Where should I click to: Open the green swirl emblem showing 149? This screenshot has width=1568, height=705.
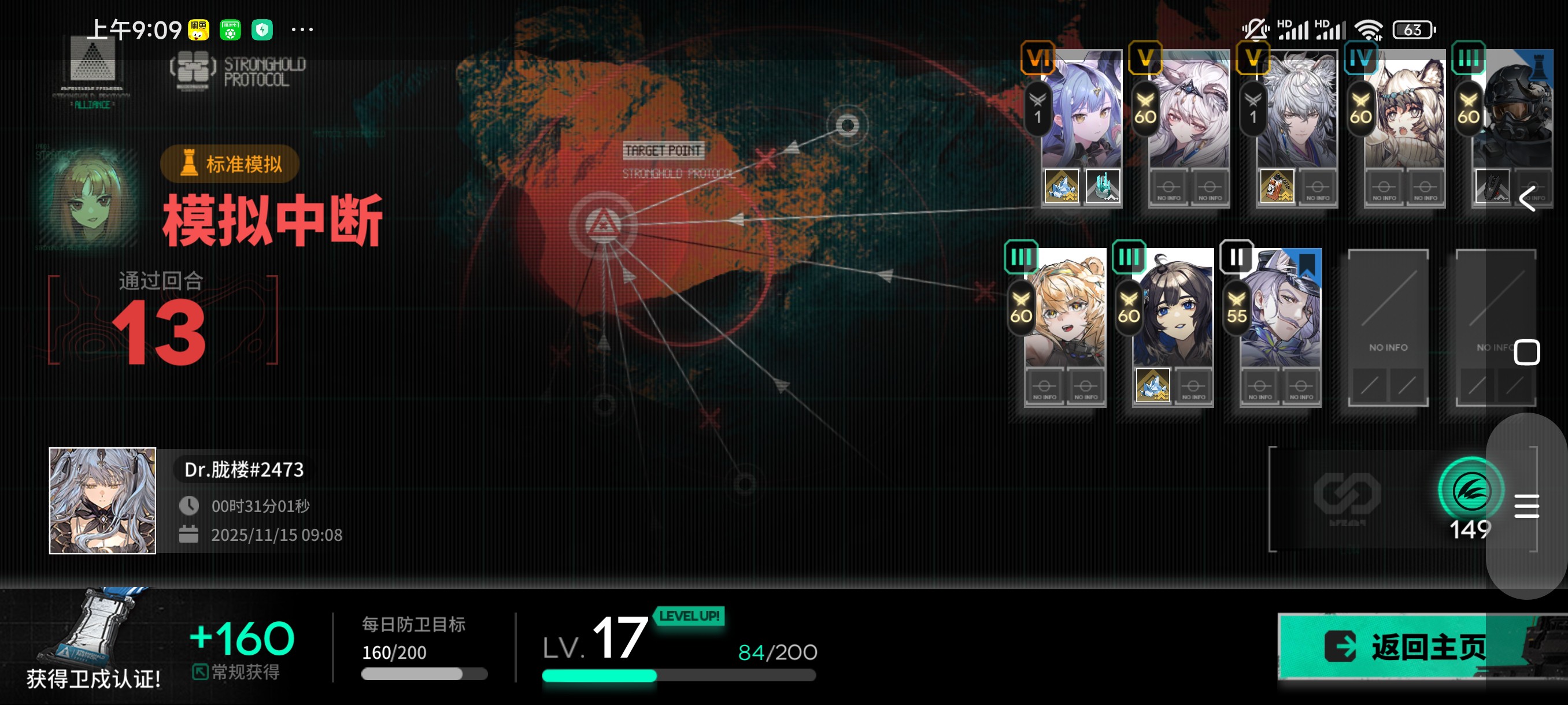pyautogui.click(x=1470, y=491)
